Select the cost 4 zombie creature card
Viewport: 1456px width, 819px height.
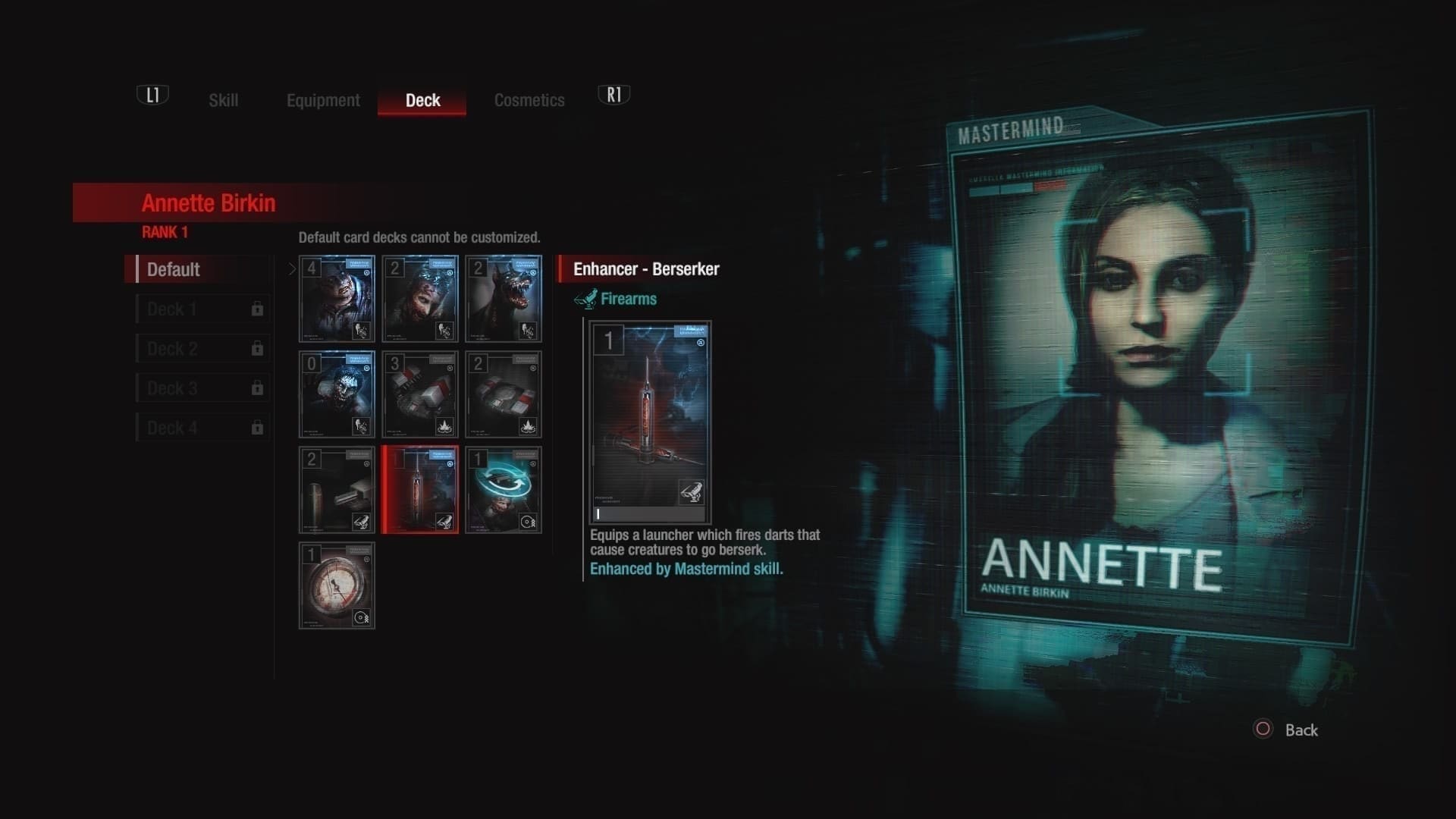[x=337, y=299]
